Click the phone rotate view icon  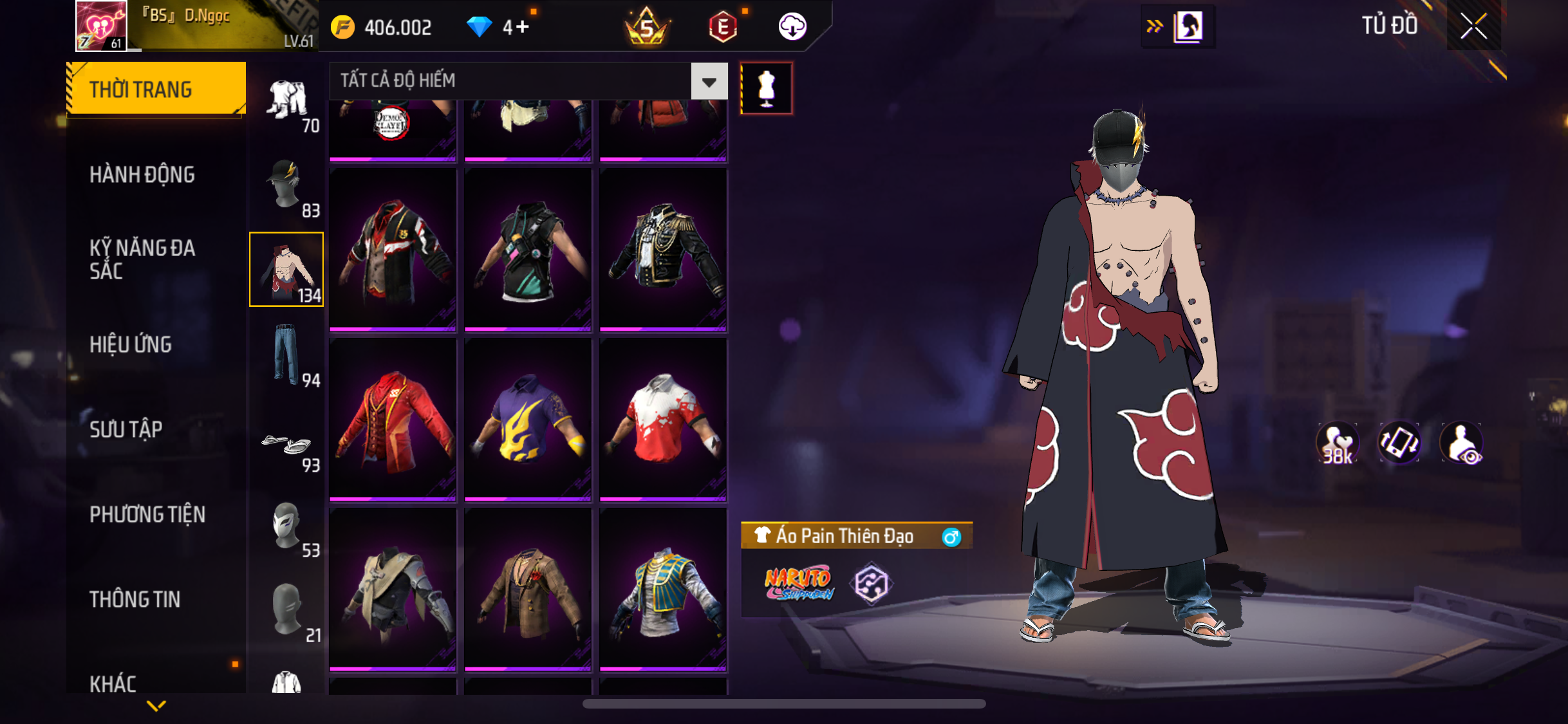tap(1399, 443)
